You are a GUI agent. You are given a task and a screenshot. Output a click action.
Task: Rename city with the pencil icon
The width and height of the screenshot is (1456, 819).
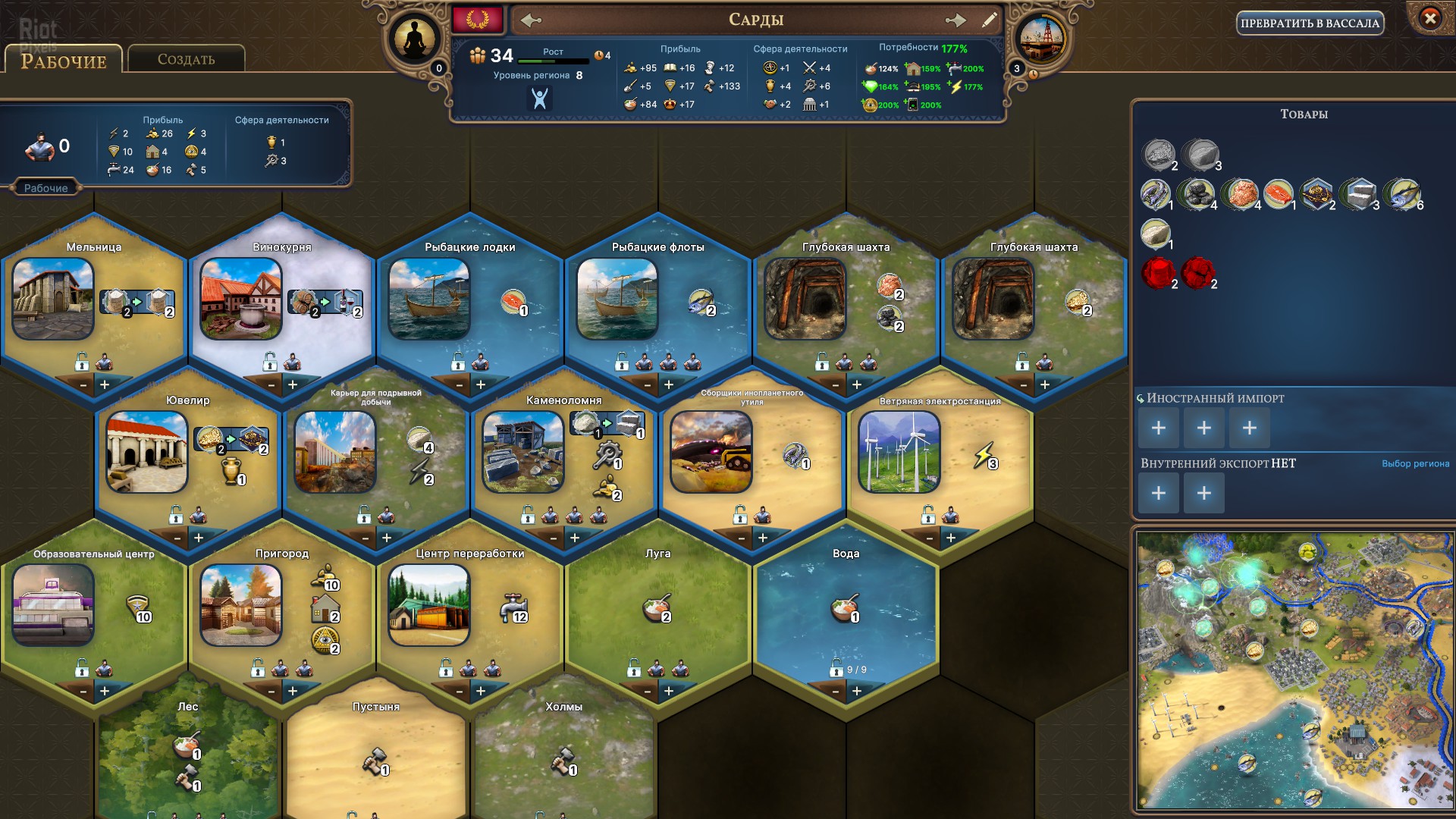tap(989, 20)
